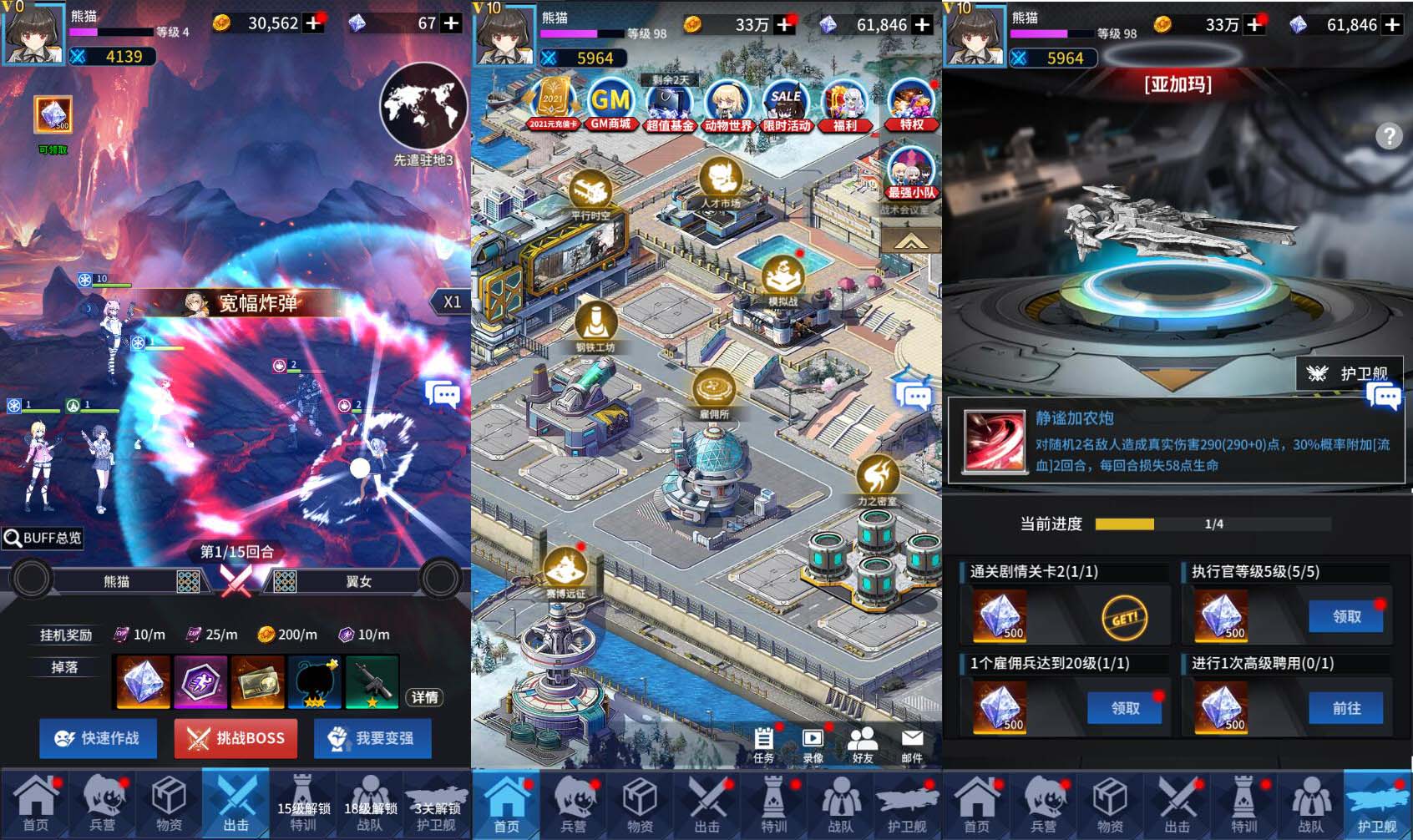
Task: Open the world map globe icon
Action: (x=423, y=107)
